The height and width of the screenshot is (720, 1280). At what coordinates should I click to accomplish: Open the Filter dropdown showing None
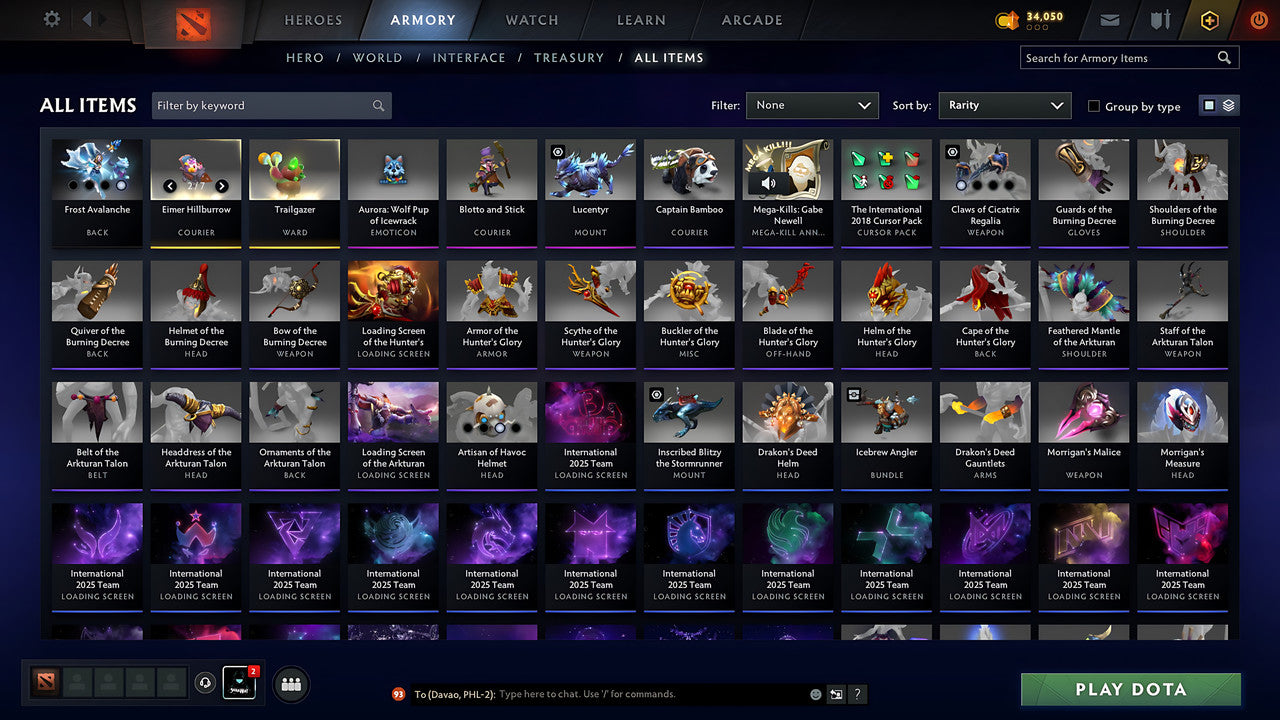click(x=812, y=105)
